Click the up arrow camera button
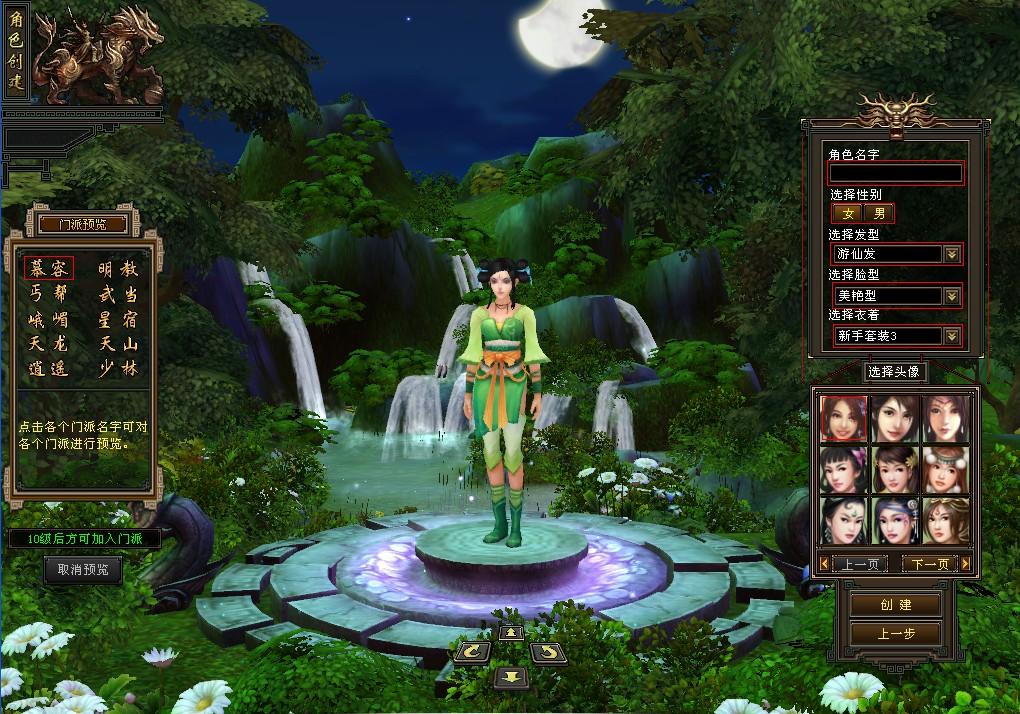 (x=508, y=632)
